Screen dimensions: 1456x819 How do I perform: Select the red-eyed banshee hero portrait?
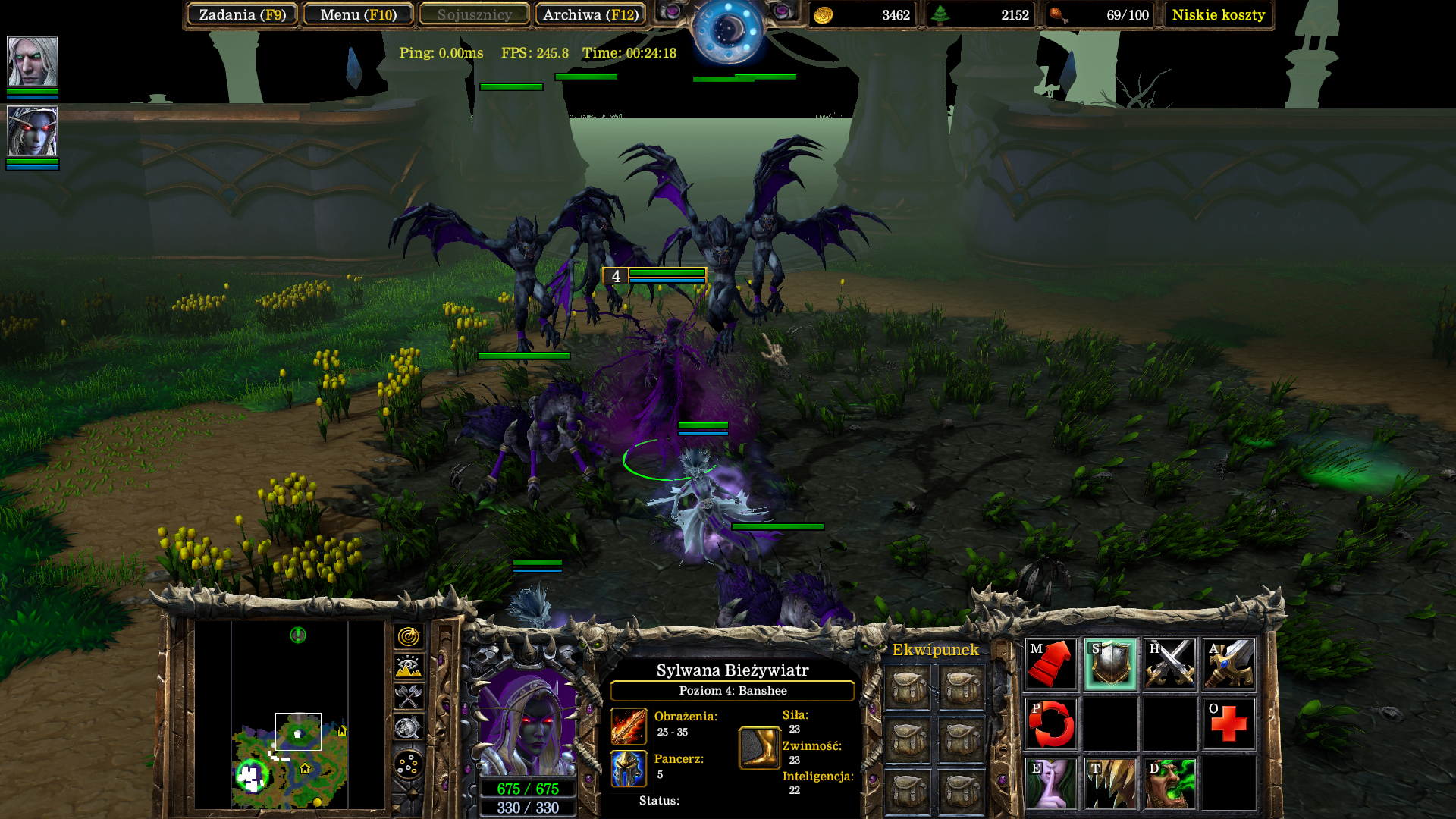point(33,132)
